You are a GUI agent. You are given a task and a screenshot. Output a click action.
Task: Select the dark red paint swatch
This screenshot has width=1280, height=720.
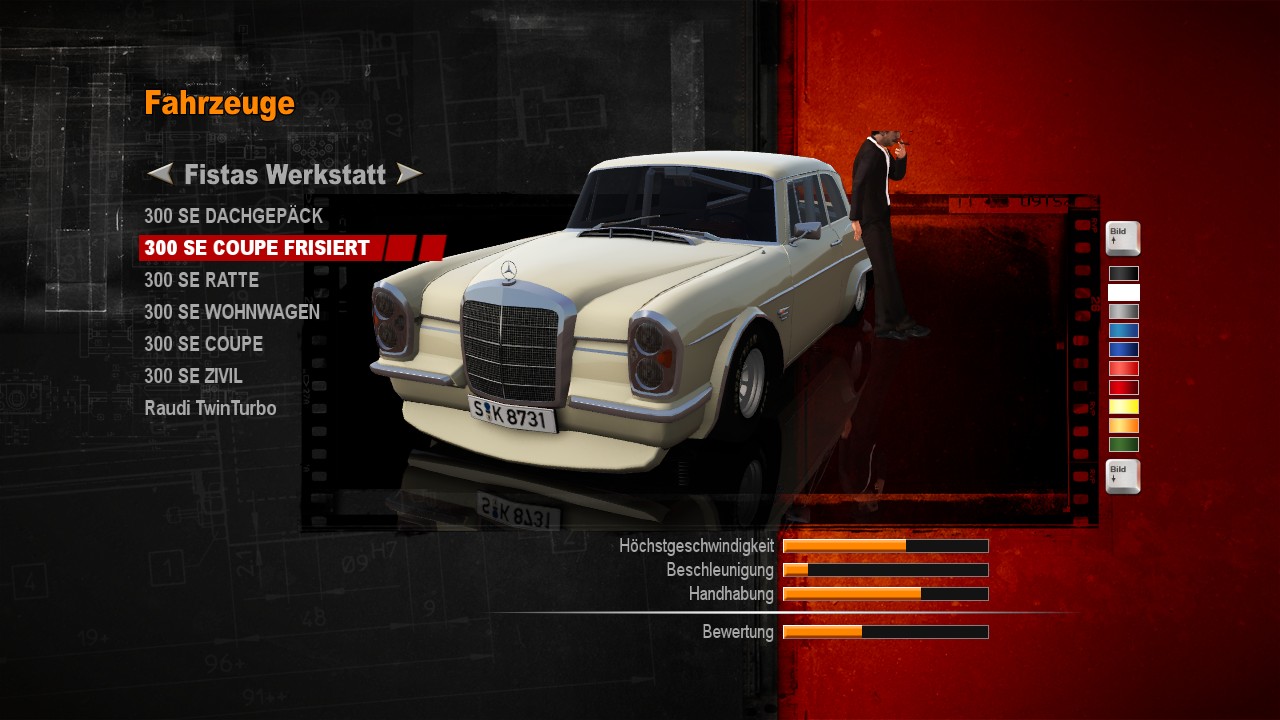(1123, 387)
